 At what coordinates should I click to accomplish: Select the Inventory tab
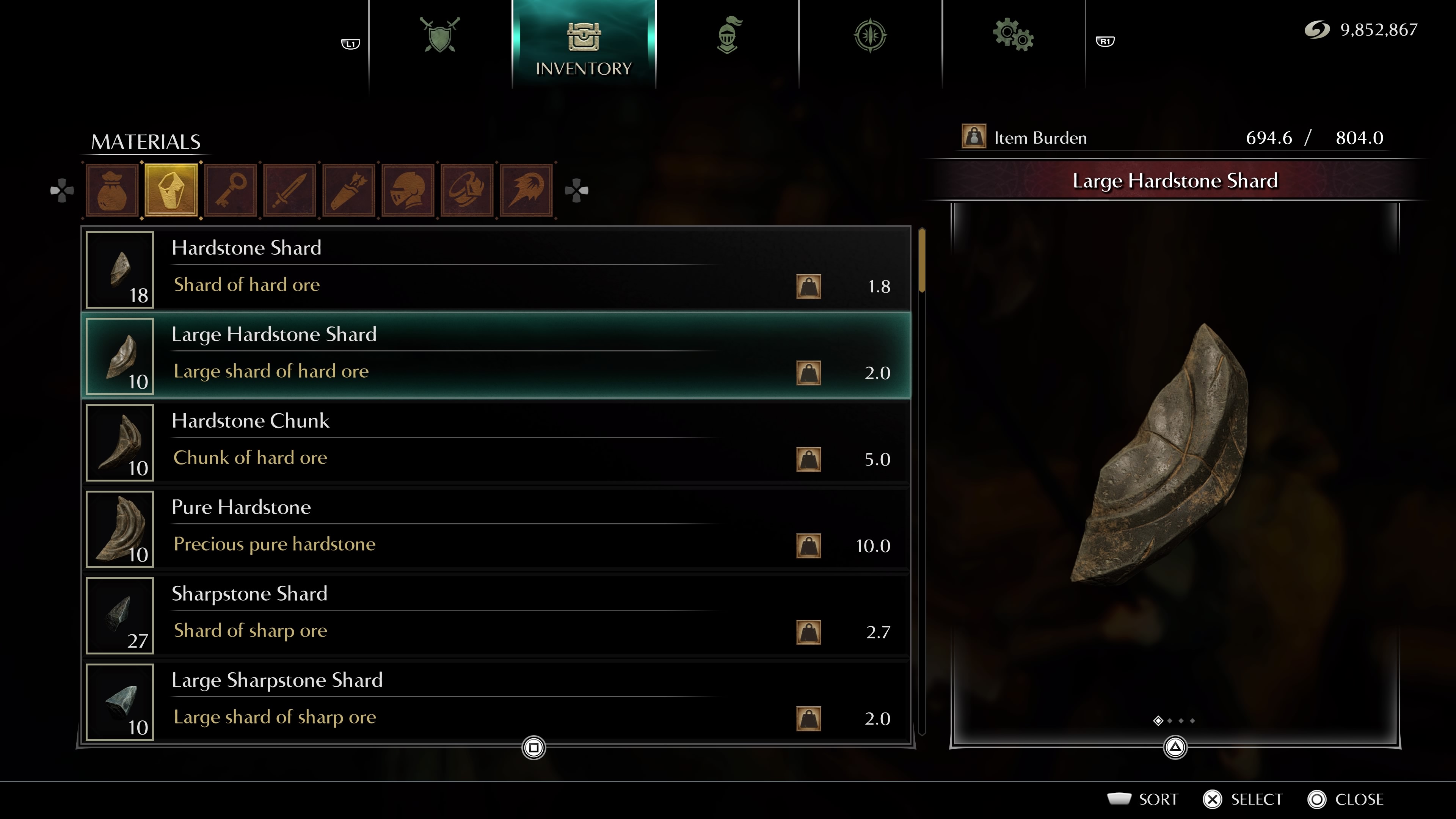pos(583,45)
